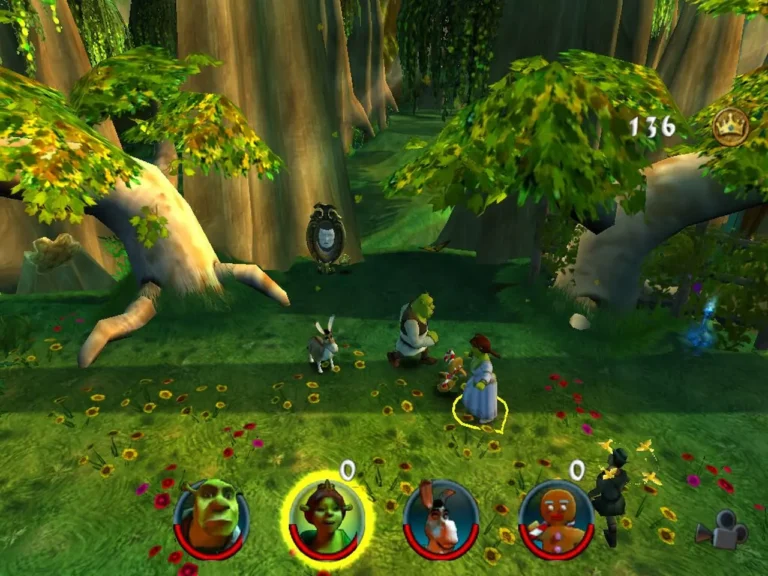Select the Shrek character portrait

211,517
